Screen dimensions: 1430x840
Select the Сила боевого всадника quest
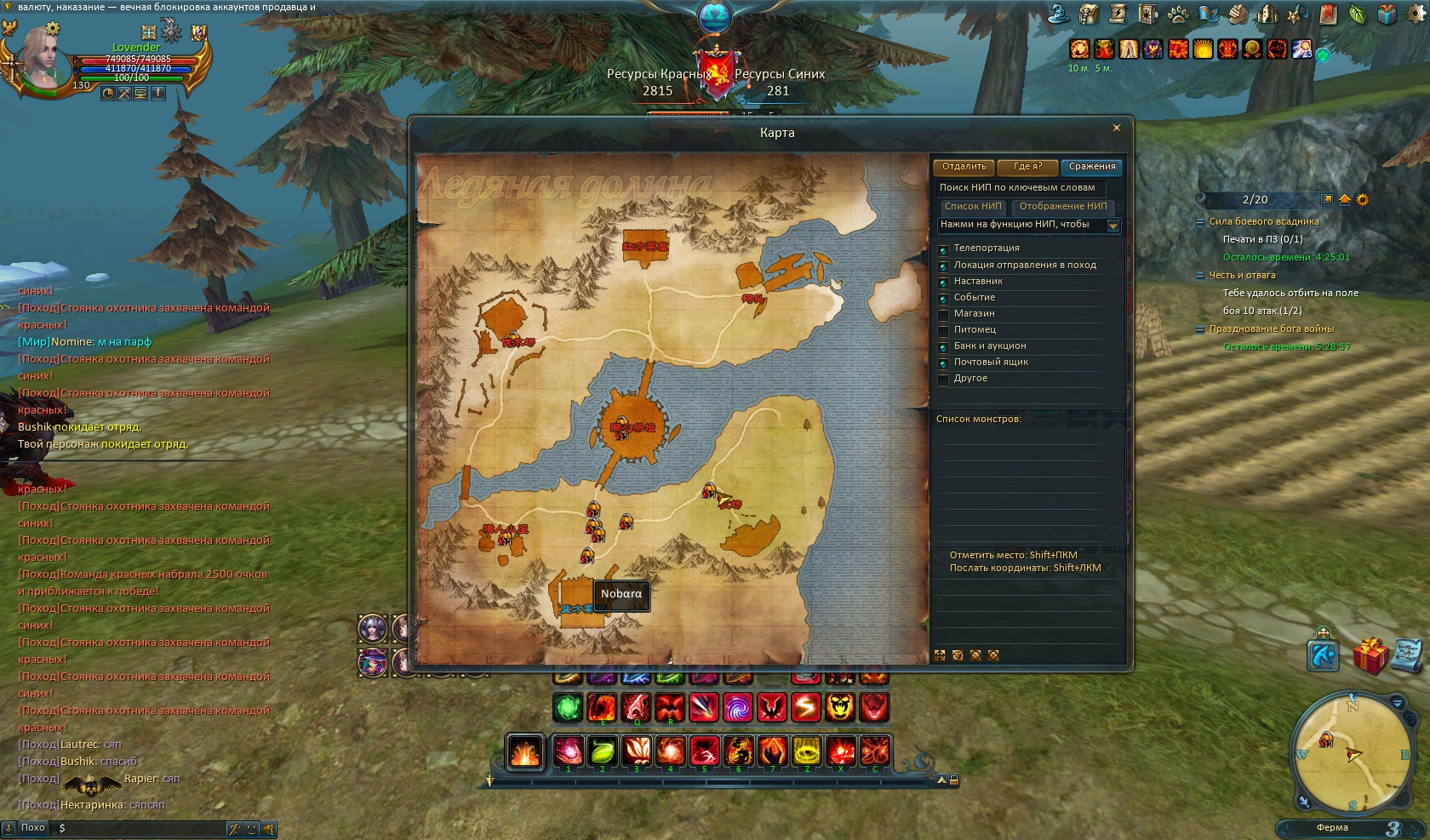pyautogui.click(x=1263, y=222)
